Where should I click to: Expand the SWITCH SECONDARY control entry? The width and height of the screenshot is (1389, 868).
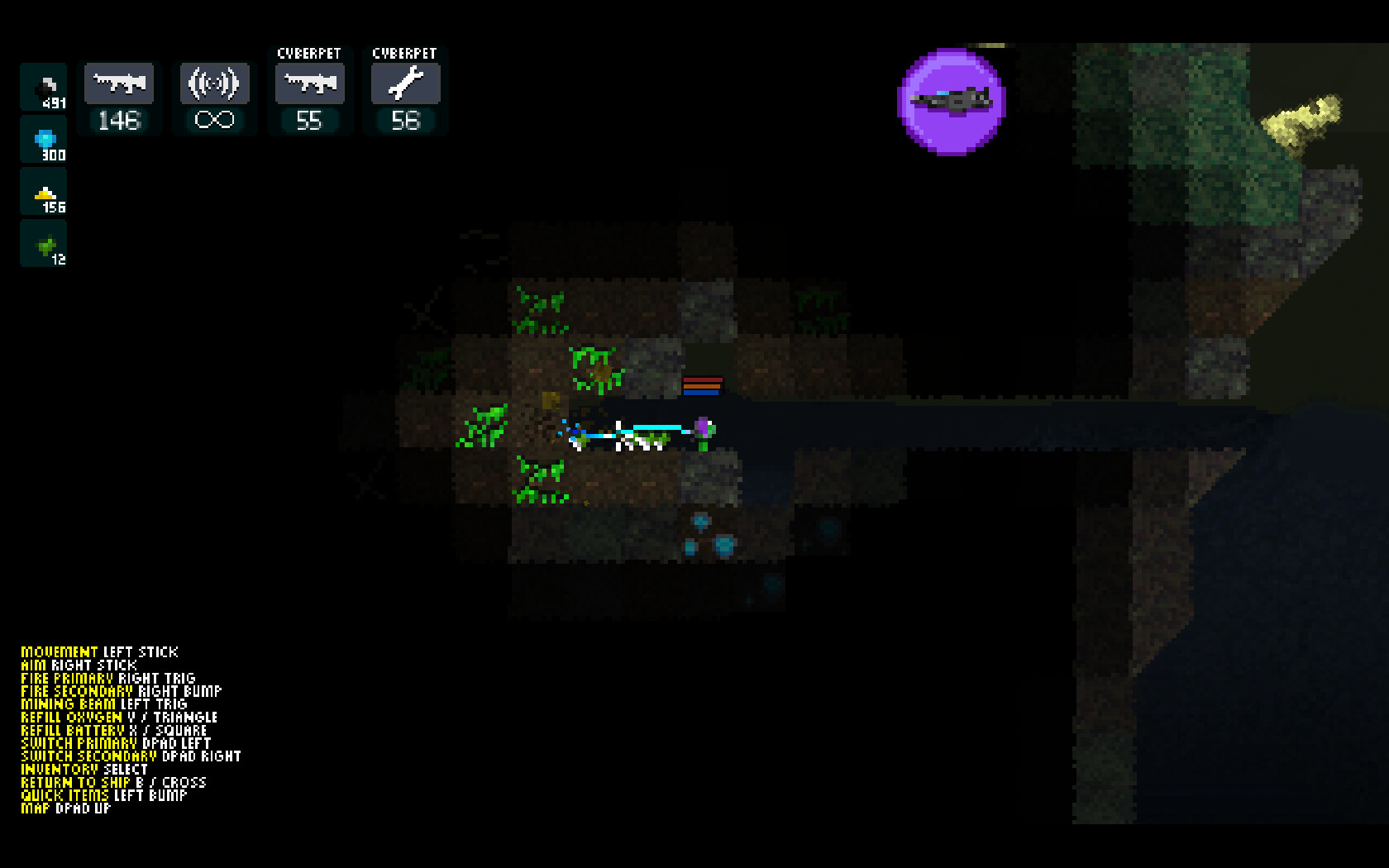point(87,756)
